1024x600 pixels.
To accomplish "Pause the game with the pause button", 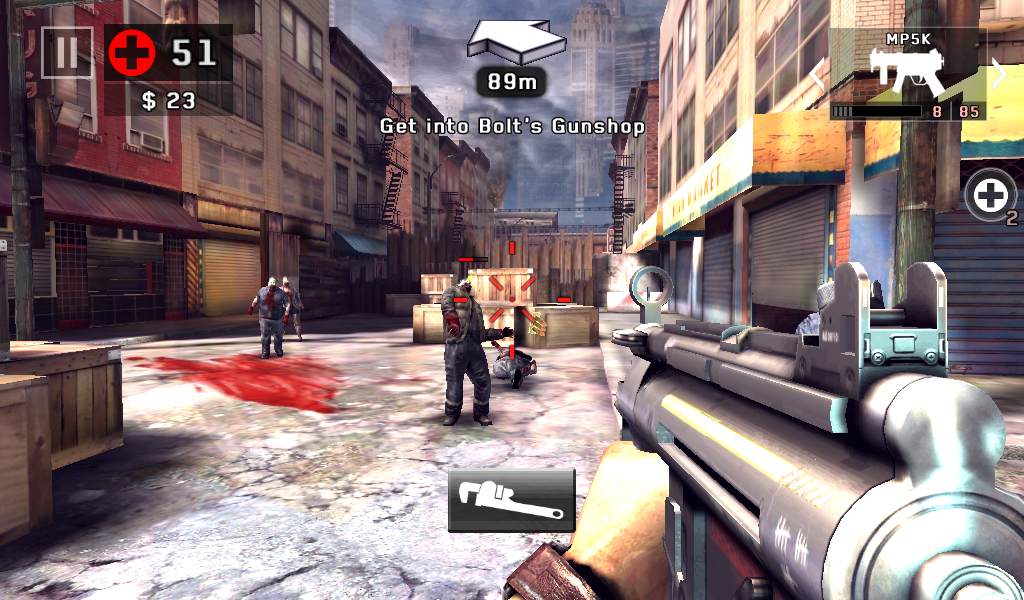I will (x=67, y=52).
